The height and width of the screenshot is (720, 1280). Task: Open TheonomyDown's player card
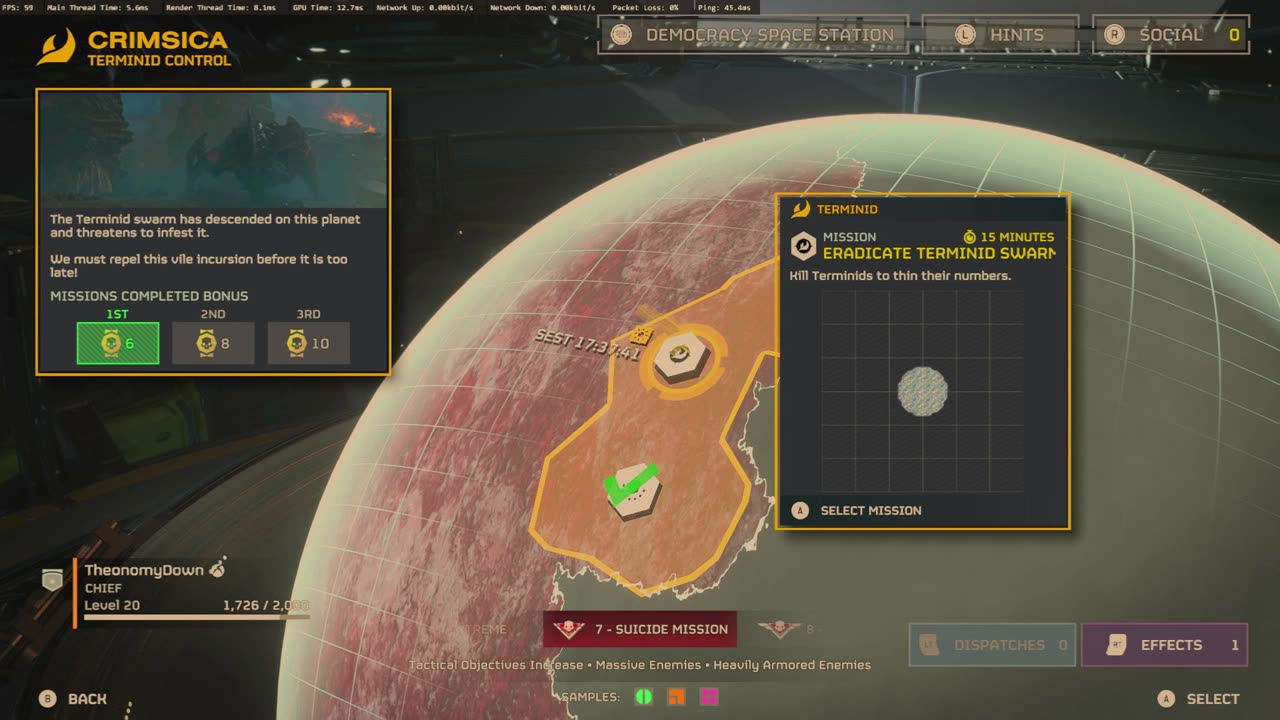tap(145, 571)
